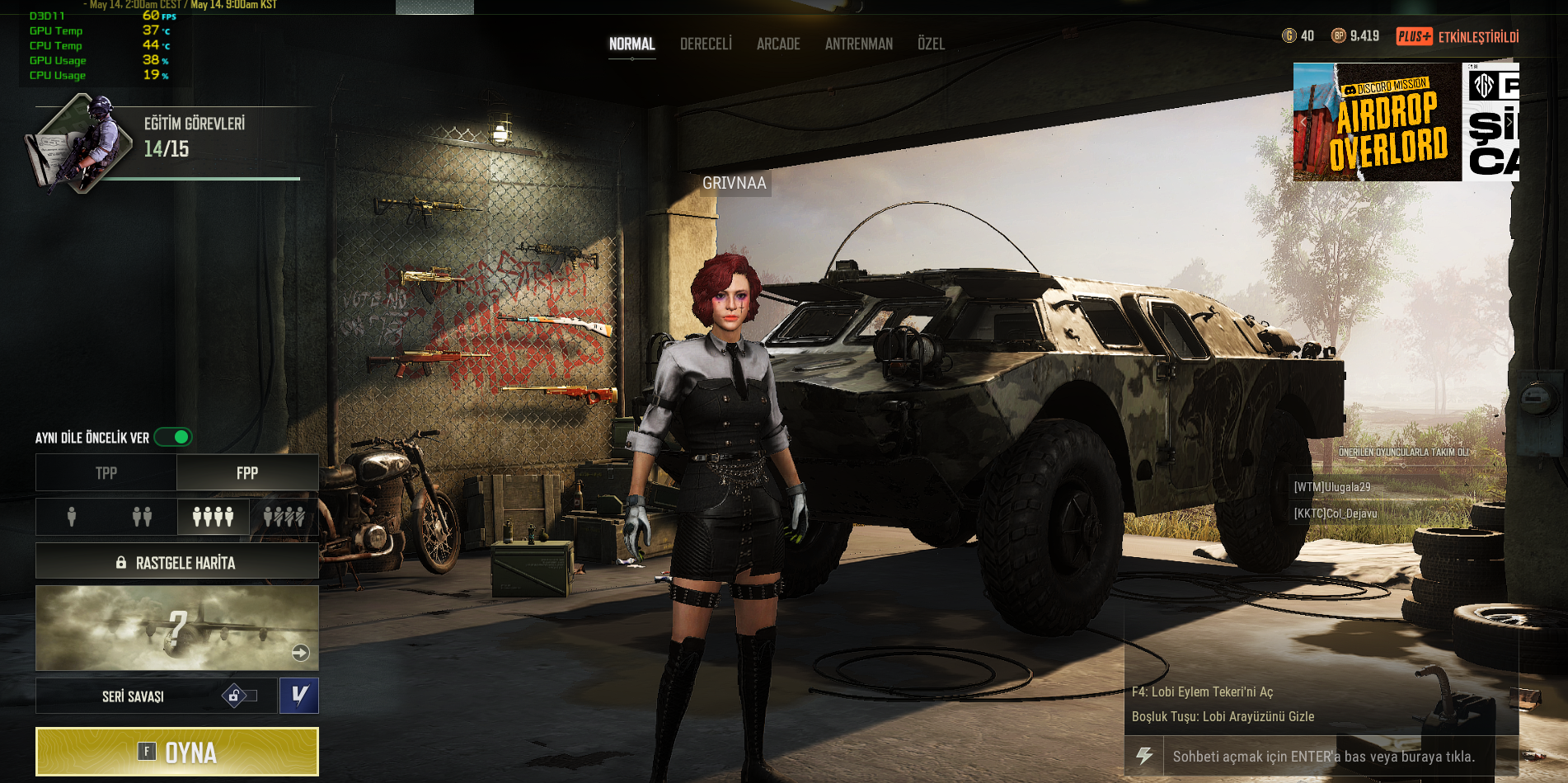Choose the TPP perspective

tap(106, 473)
